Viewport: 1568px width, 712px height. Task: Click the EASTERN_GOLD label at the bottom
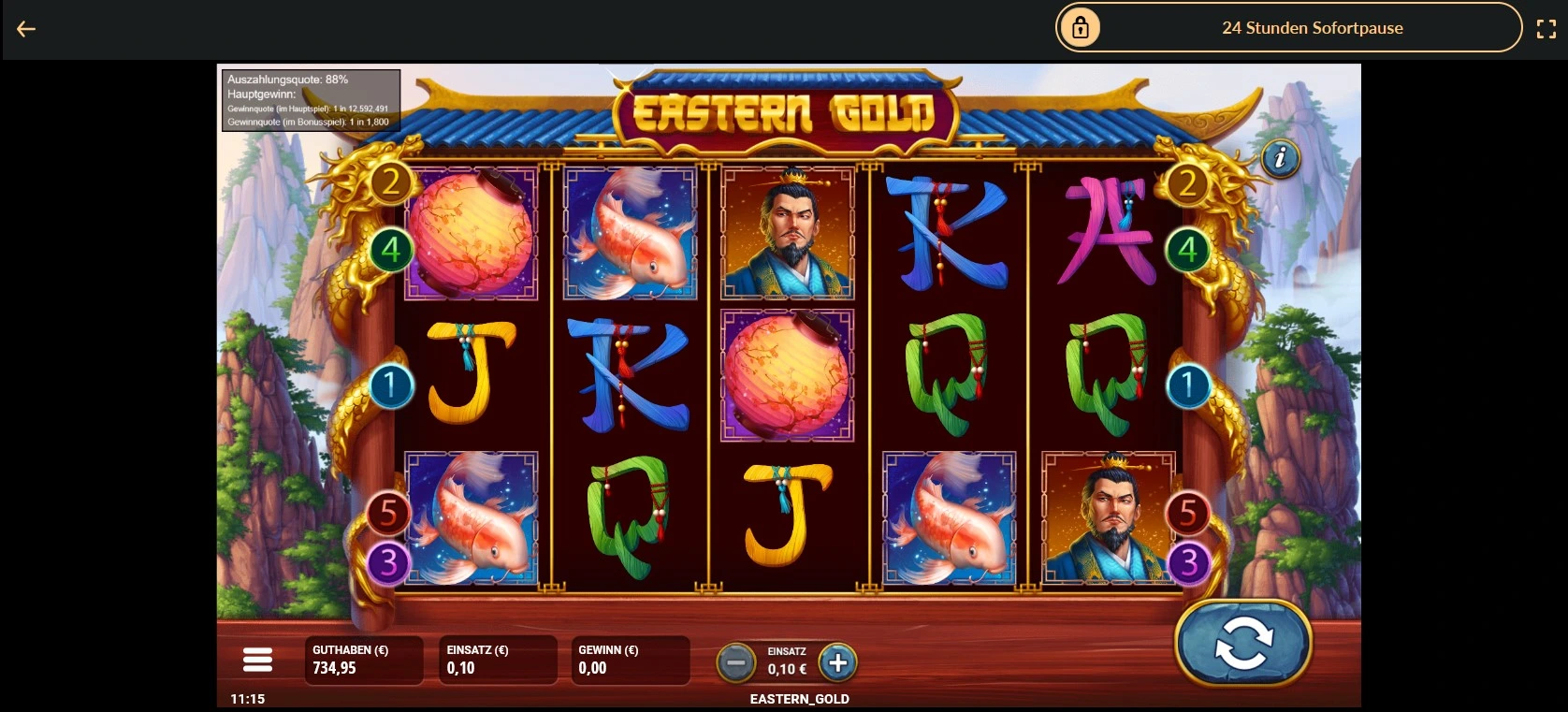click(x=799, y=698)
